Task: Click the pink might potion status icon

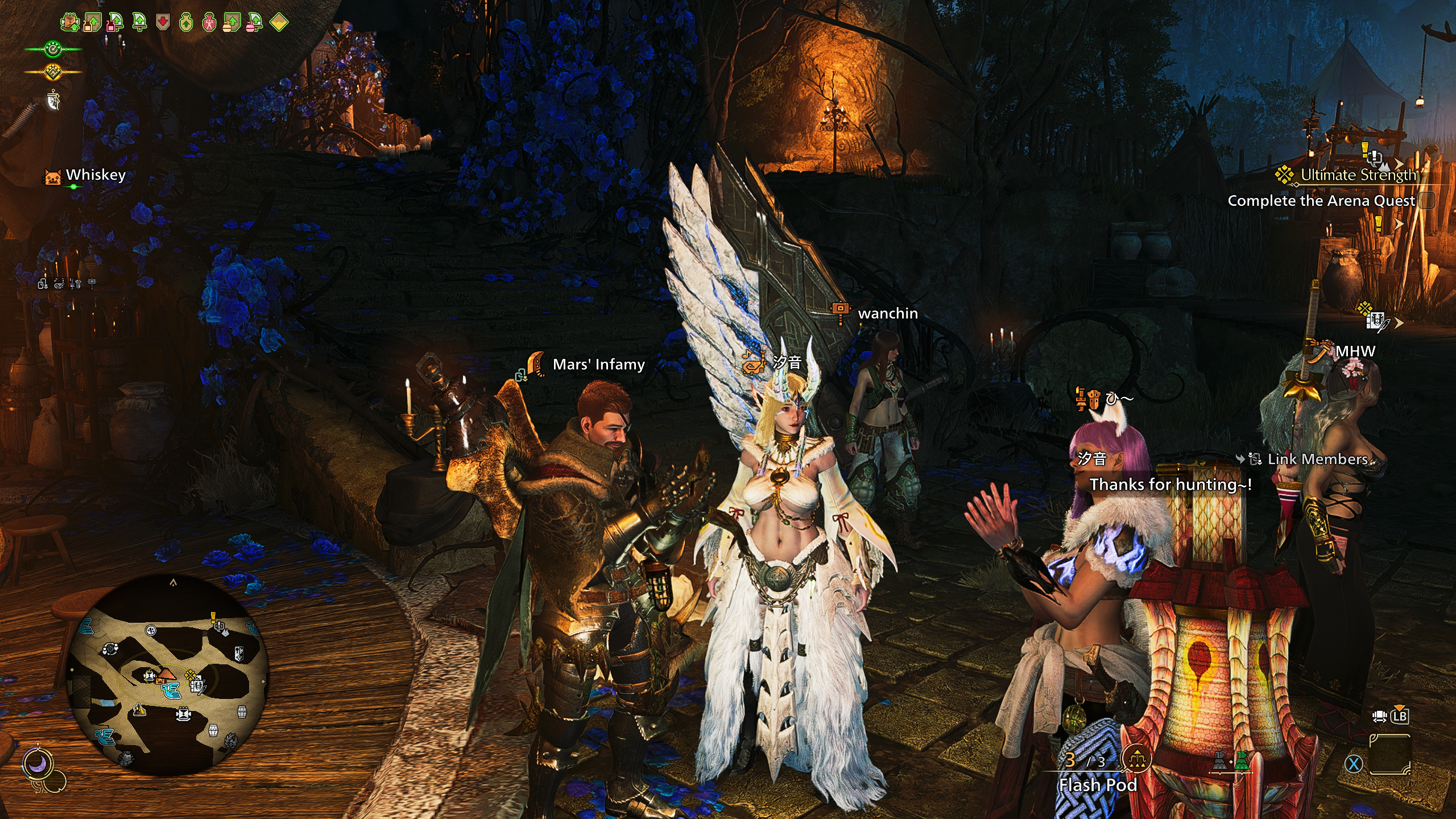Action: (x=209, y=23)
